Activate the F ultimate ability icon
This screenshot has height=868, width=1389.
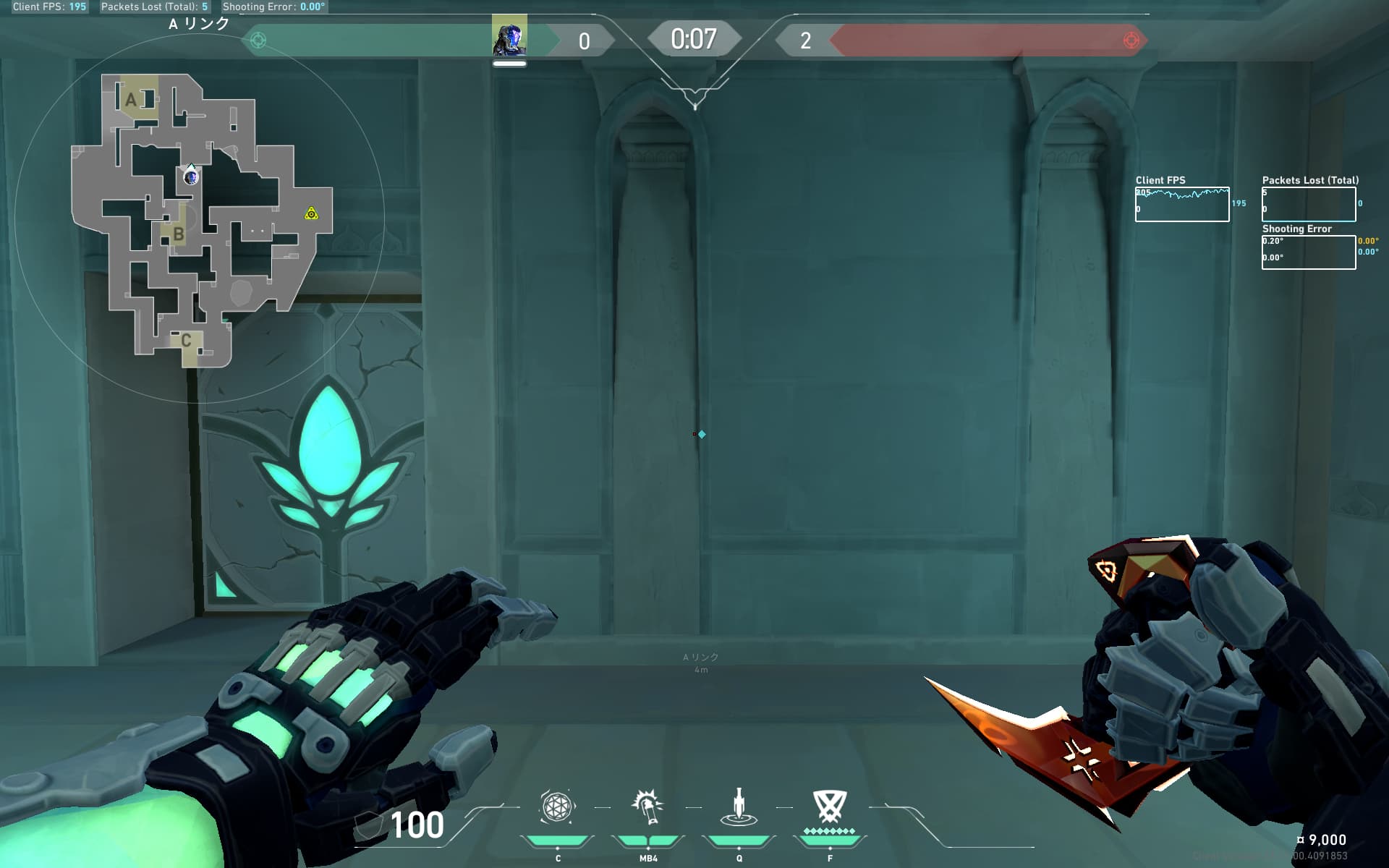point(829,806)
